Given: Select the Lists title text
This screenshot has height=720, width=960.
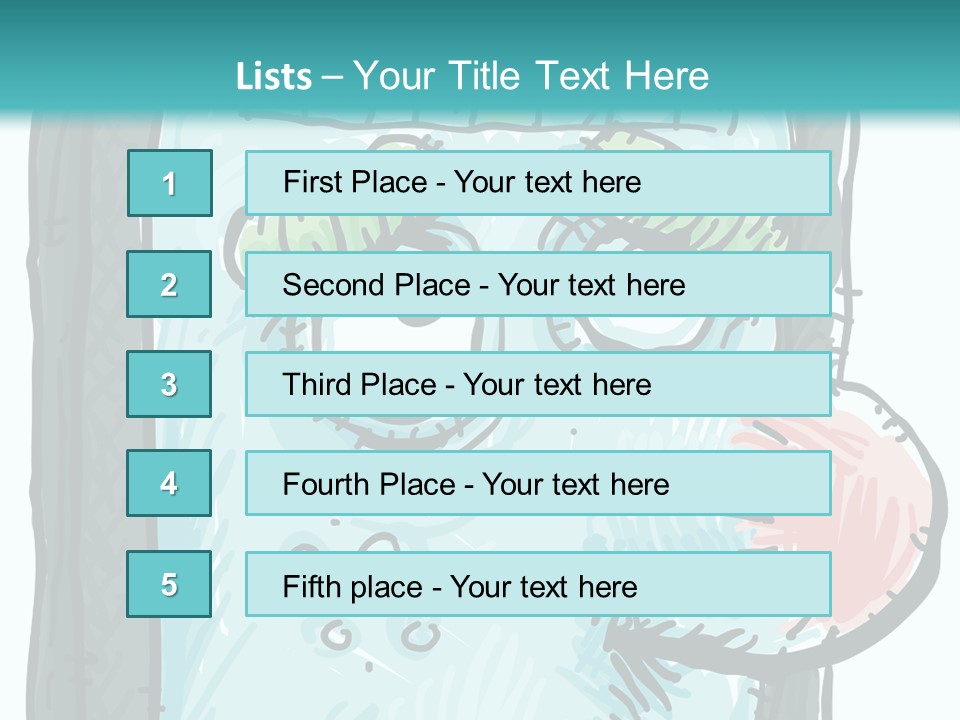Looking at the screenshot, I should click(472, 76).
